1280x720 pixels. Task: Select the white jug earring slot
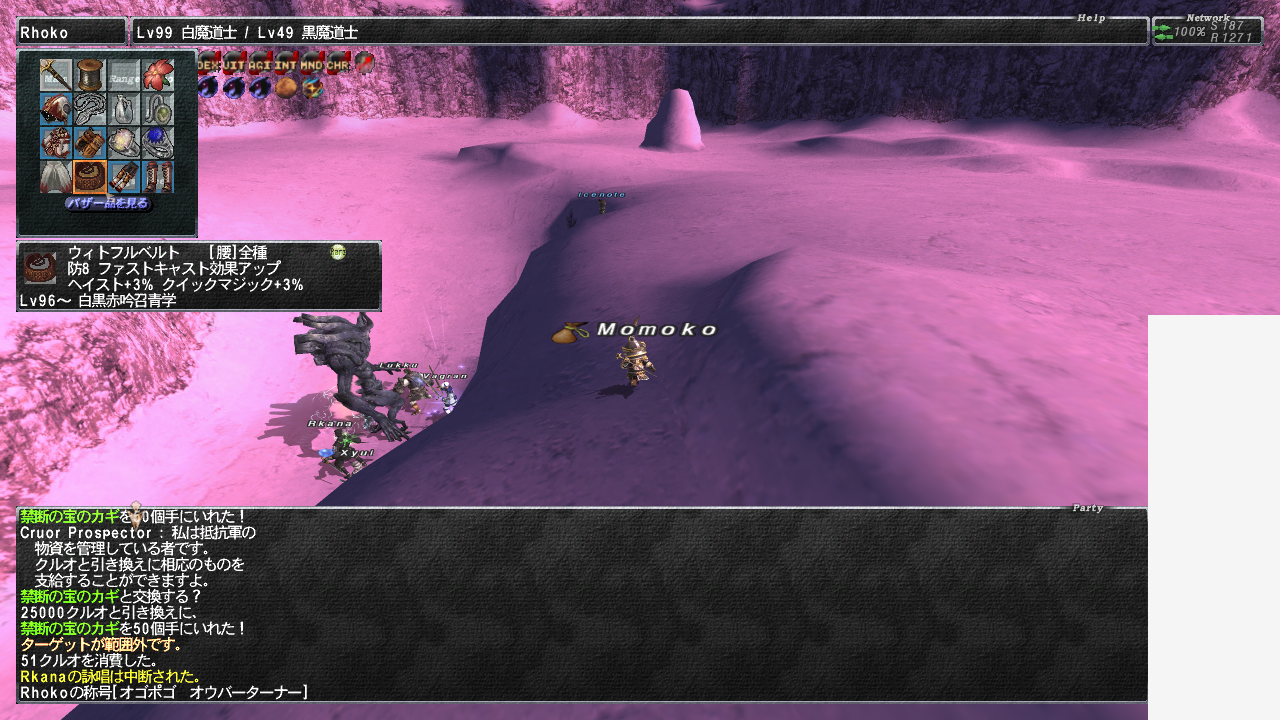(x=124, y=110)
